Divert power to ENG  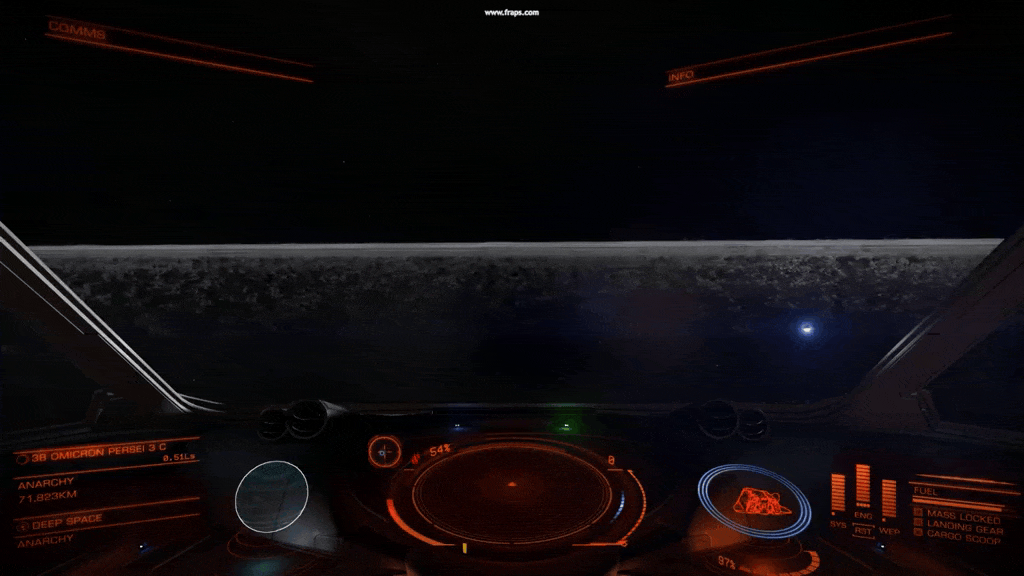click(863, 517)
